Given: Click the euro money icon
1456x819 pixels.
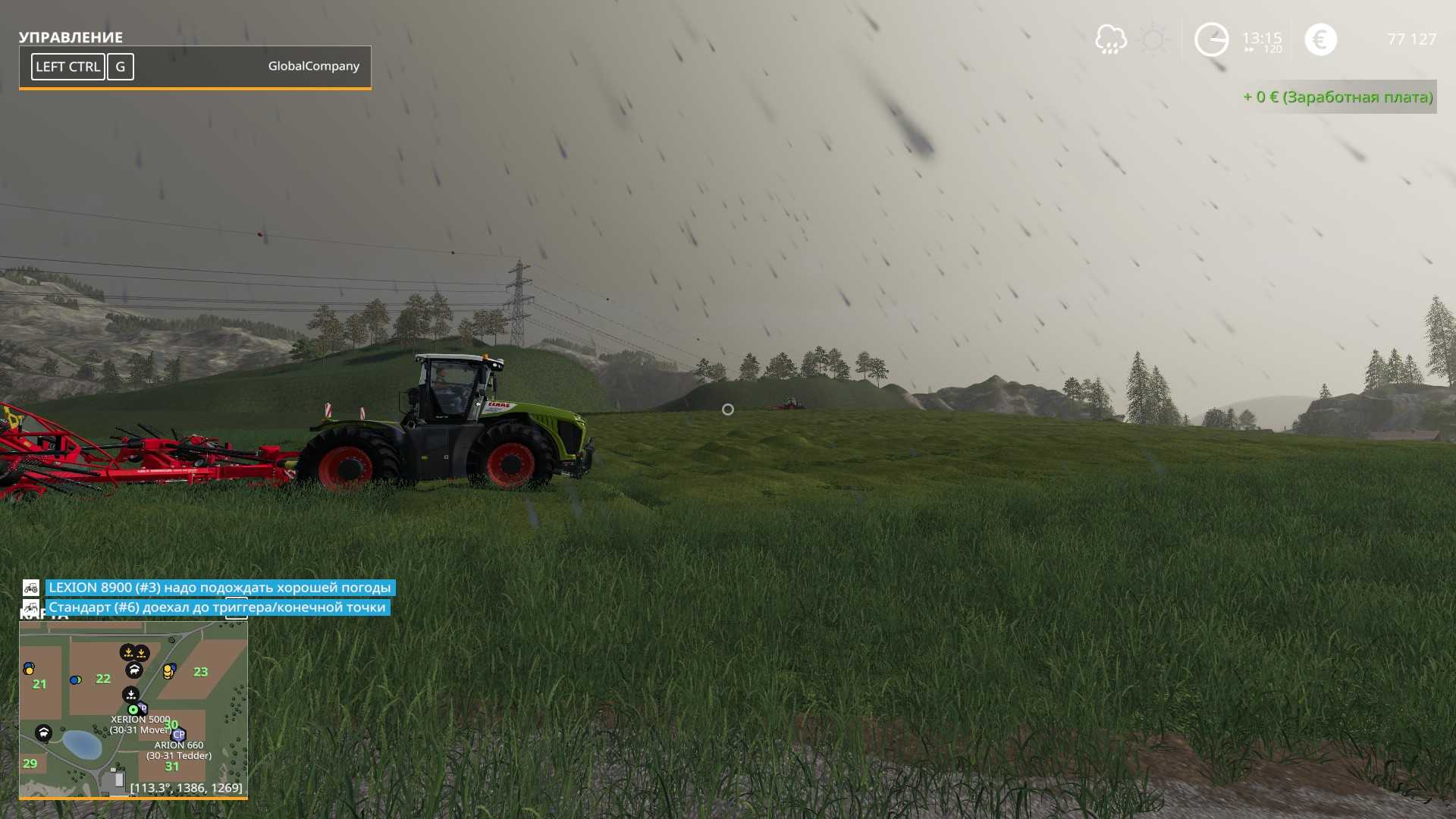Looking at the screenshot, I should pos(1320,39).
